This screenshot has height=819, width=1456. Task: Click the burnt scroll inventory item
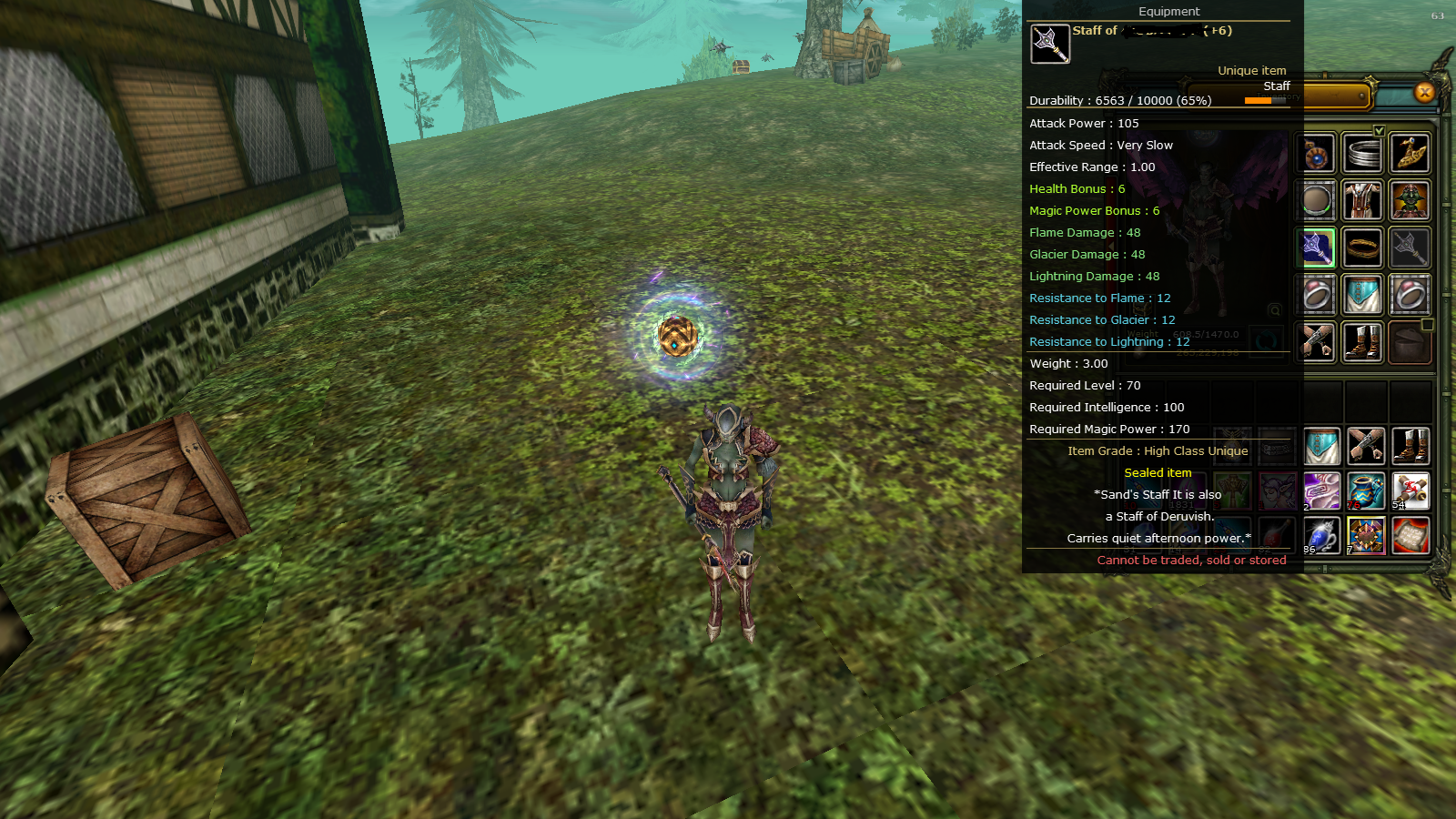[x=1410, y=537]
